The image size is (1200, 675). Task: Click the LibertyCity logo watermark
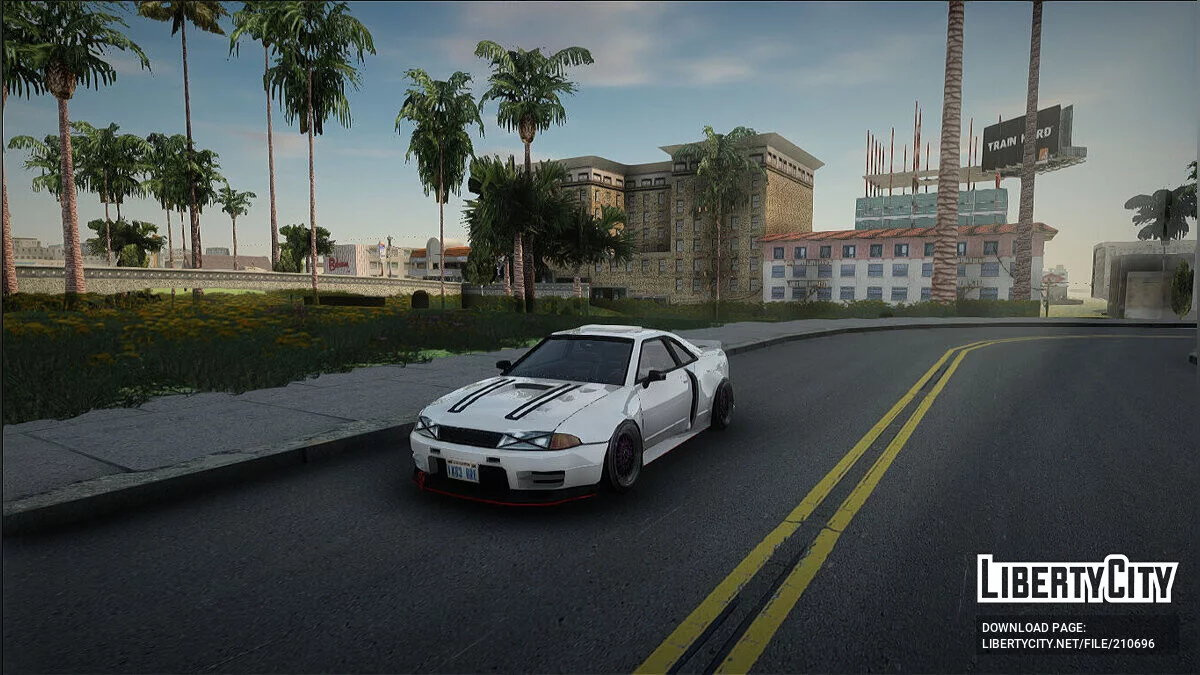tap(1077, 579)
